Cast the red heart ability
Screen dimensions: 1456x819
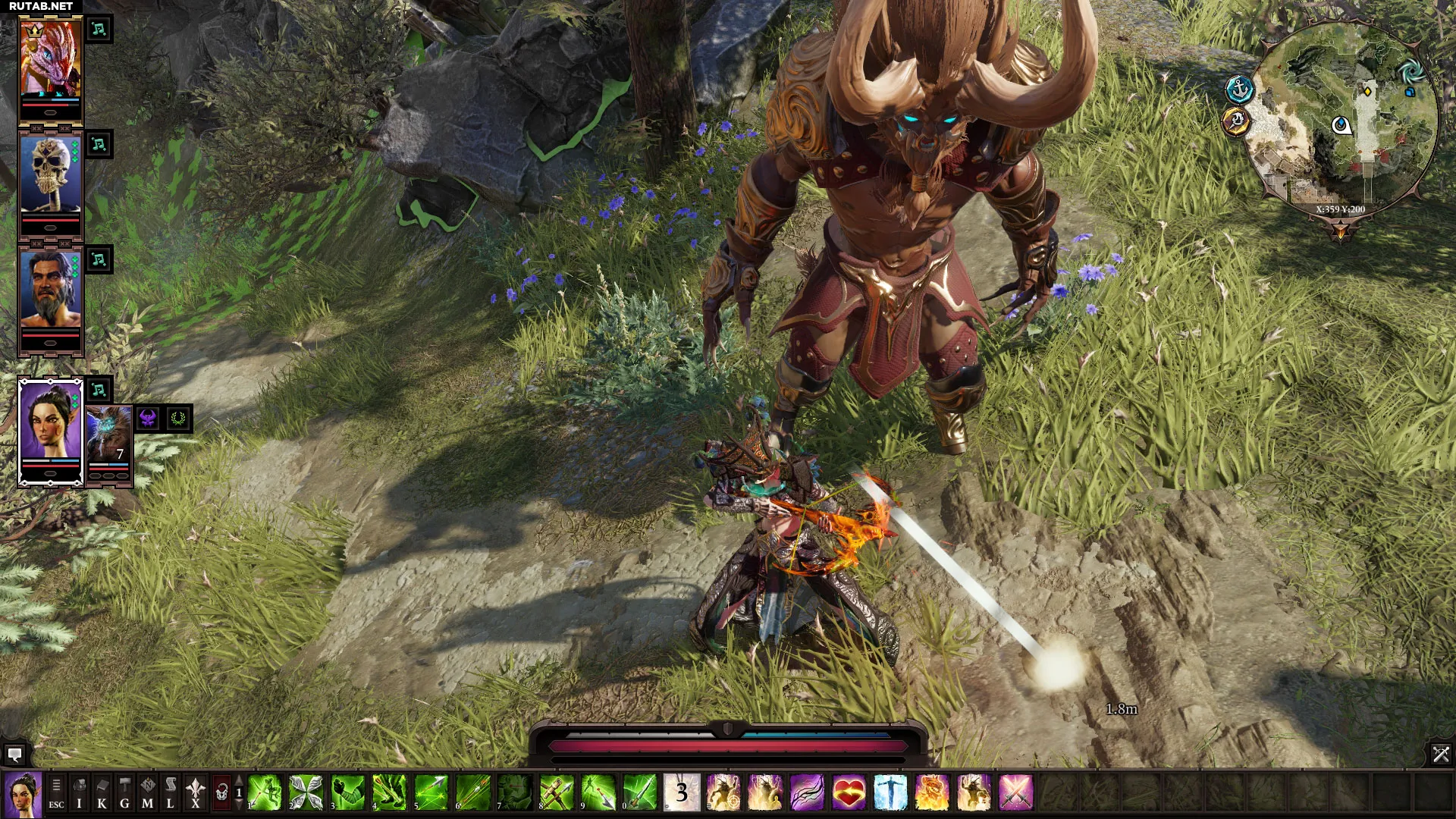pyautogui.click(x=849, y=793)
